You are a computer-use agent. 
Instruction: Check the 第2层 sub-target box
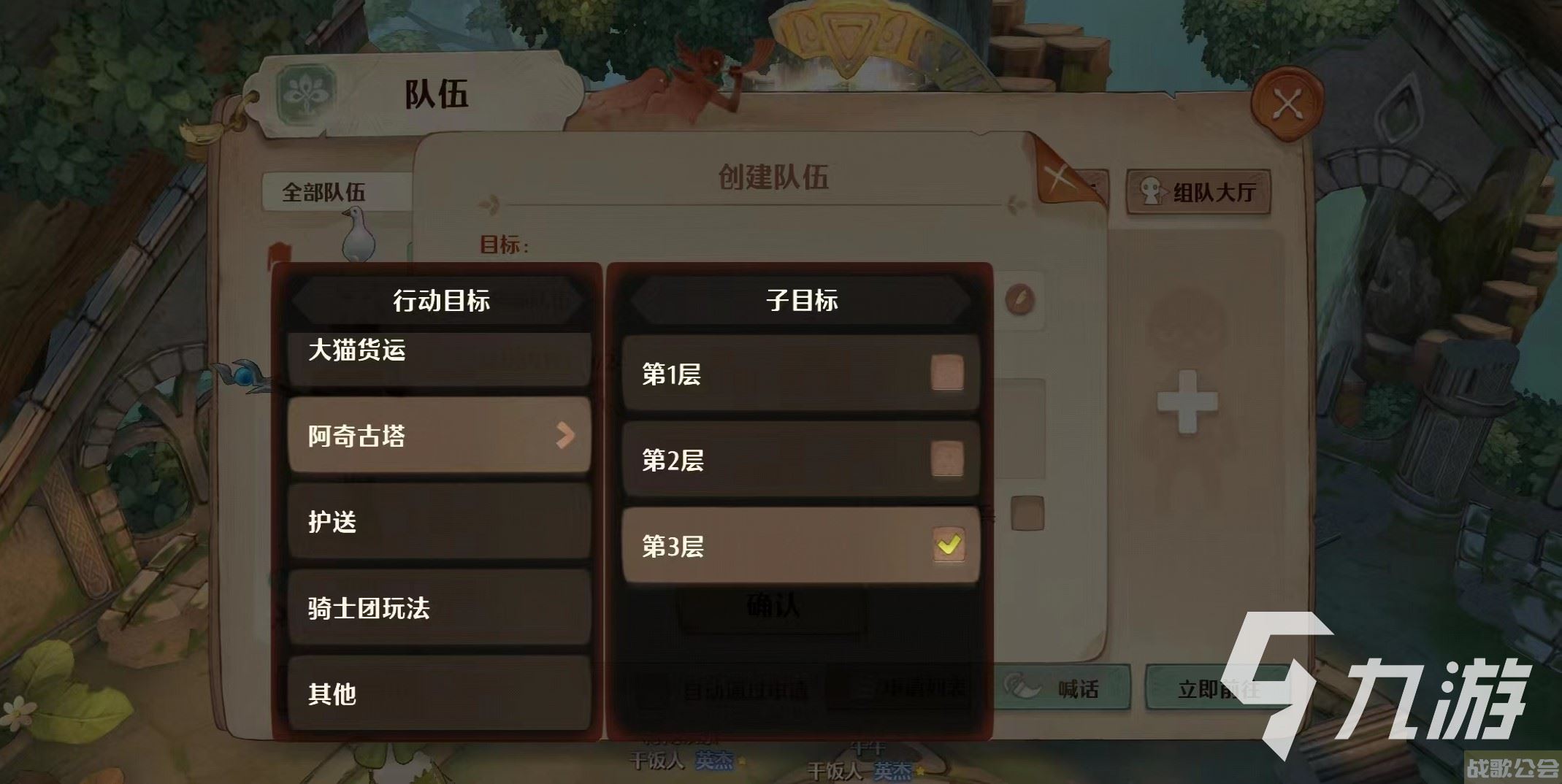(x=947, y=460)
